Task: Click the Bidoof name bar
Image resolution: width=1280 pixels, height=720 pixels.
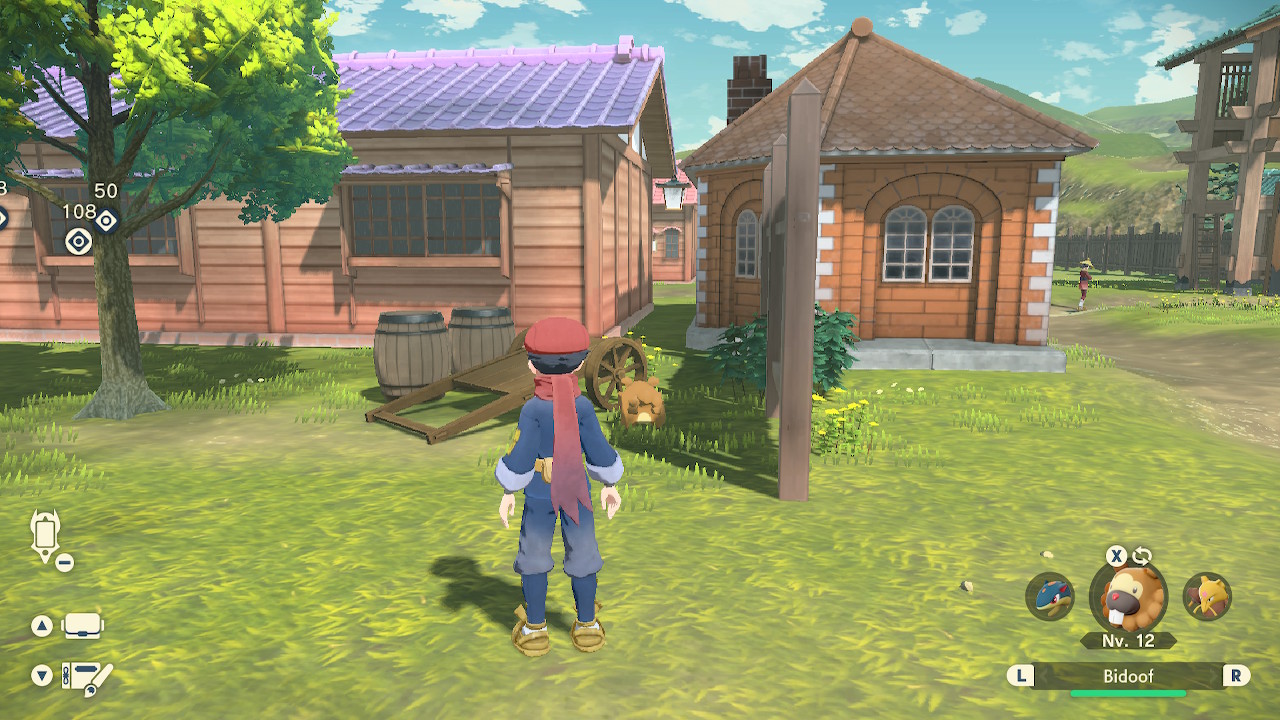Action: pyautogui.click(x=1128, y=676)
